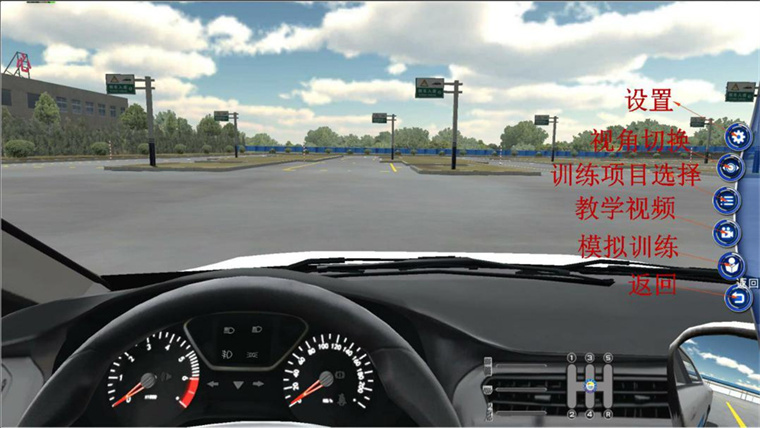Image resolution: width=760 pixels, height=428 pixels.
Task: Open the training item selection list icon
Action: 727,200
